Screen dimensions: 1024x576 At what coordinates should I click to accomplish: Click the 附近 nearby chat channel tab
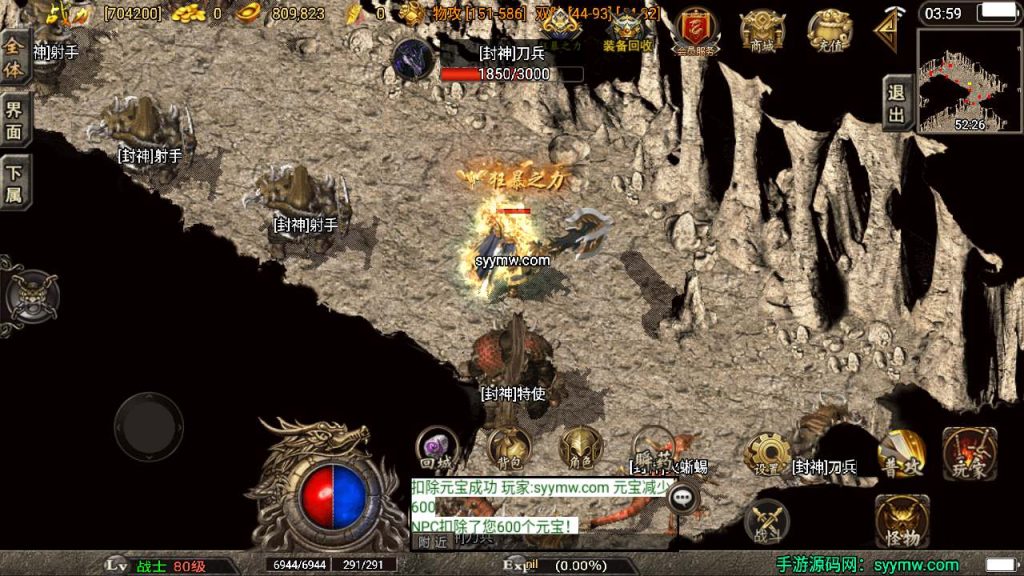tap(433, 542)
